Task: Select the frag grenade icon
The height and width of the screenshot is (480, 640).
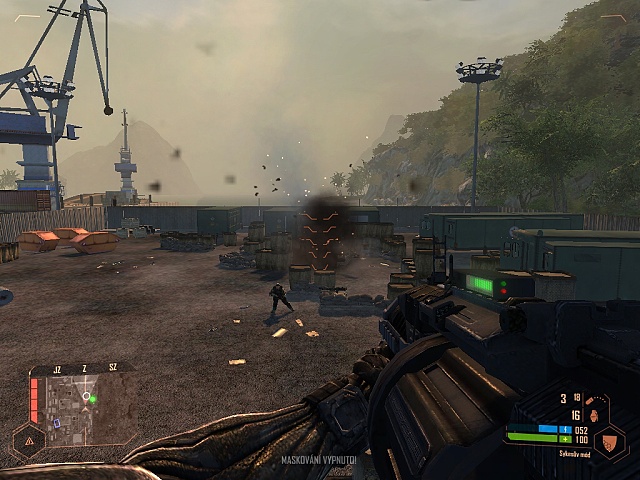Action: 591,415
